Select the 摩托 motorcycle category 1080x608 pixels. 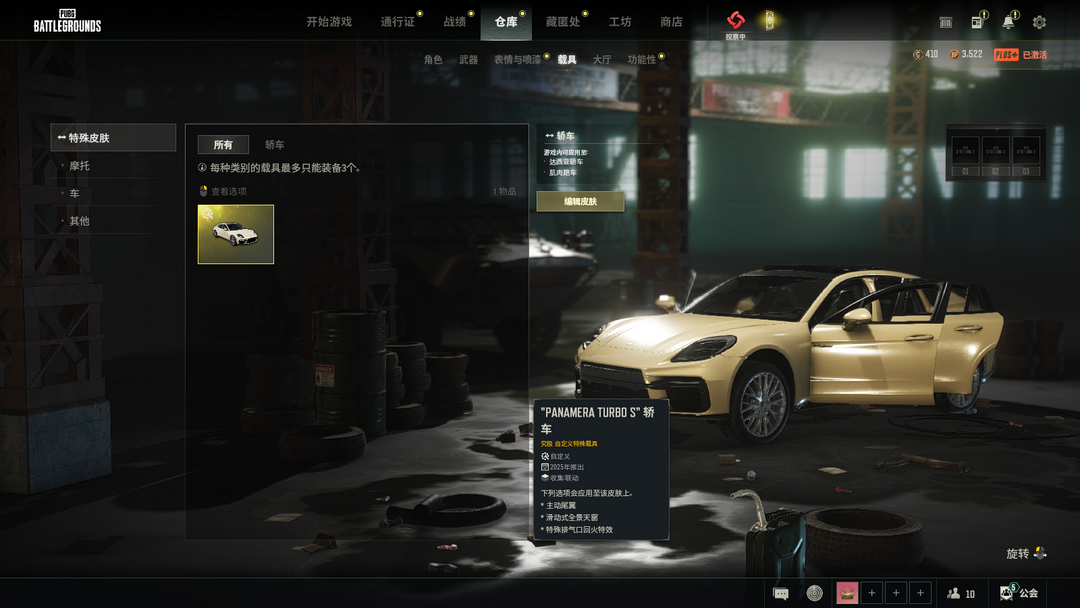(x=80, y=166)
